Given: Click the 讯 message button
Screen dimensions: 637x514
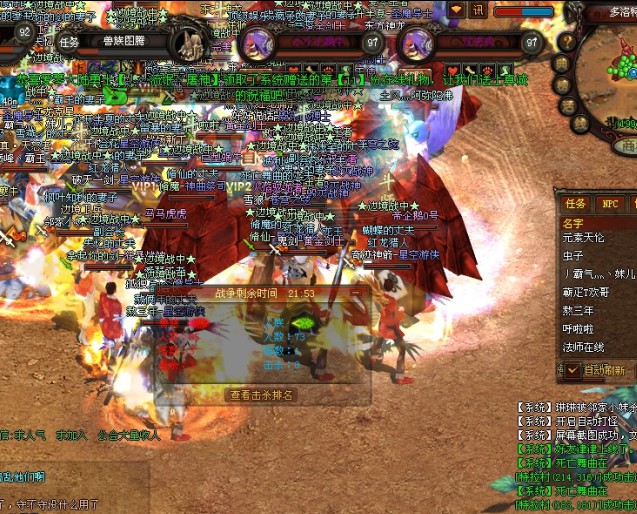Looking at the screenshot, I should pos(478,10).
